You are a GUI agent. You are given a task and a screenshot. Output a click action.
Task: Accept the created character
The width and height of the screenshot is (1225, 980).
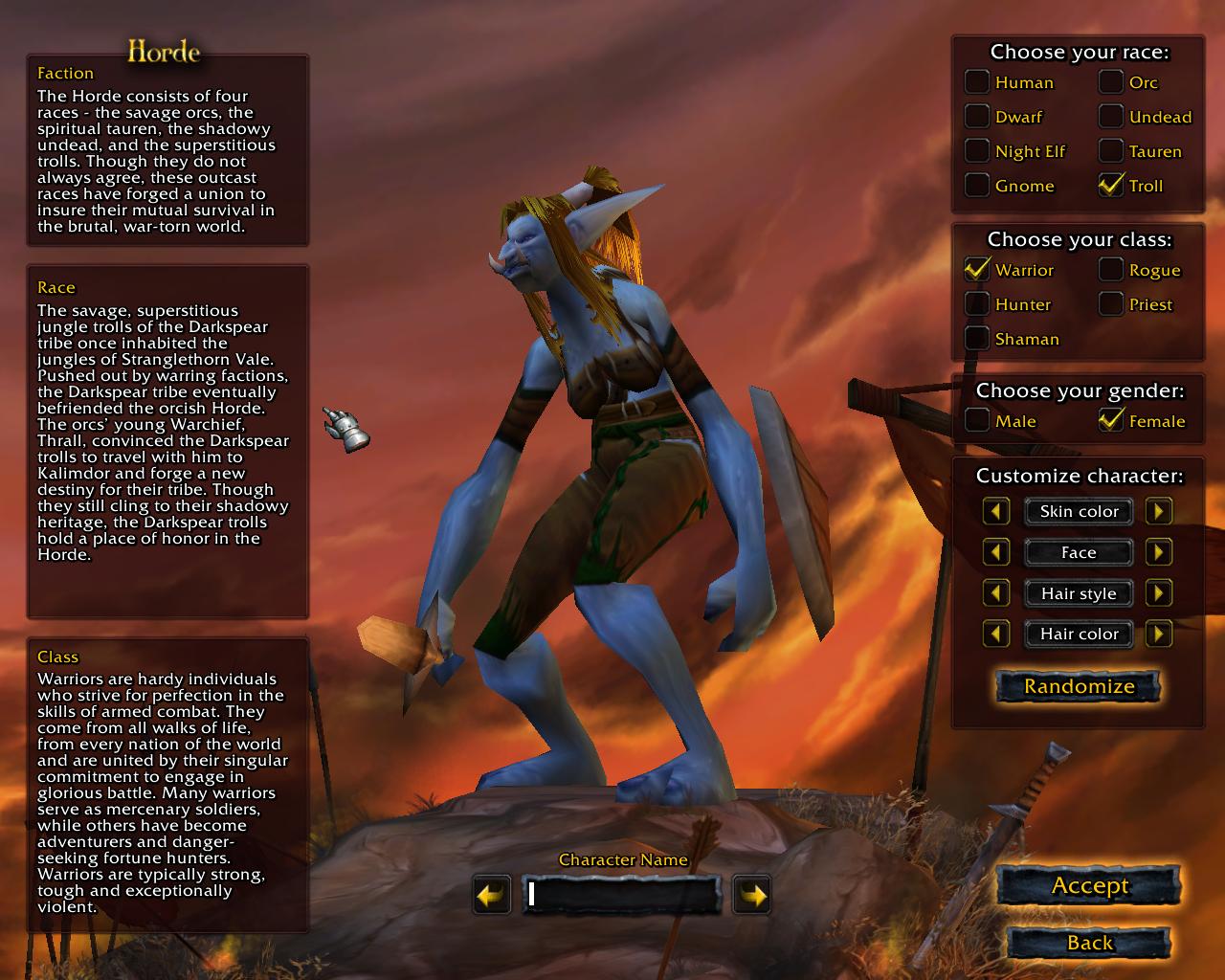tap(1089, 885)
